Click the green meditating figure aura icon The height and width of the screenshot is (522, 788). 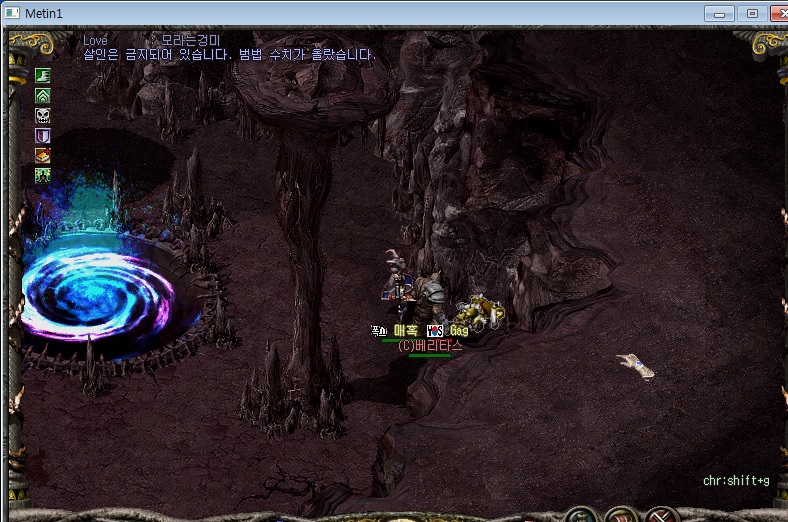click(x=43, y=176)
